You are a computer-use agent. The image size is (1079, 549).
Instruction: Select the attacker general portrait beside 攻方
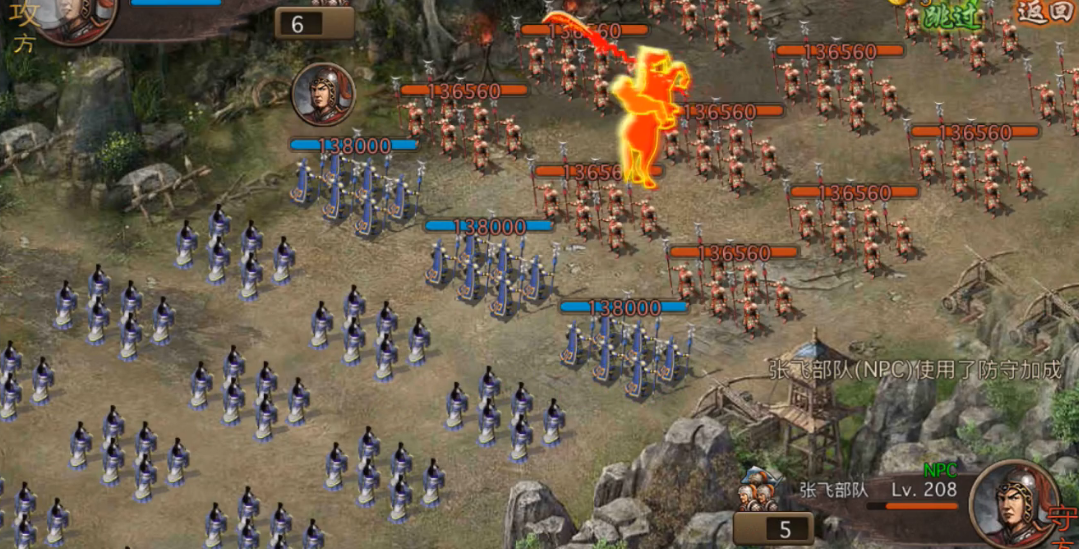pyautogui.click(x=75, y=17)
